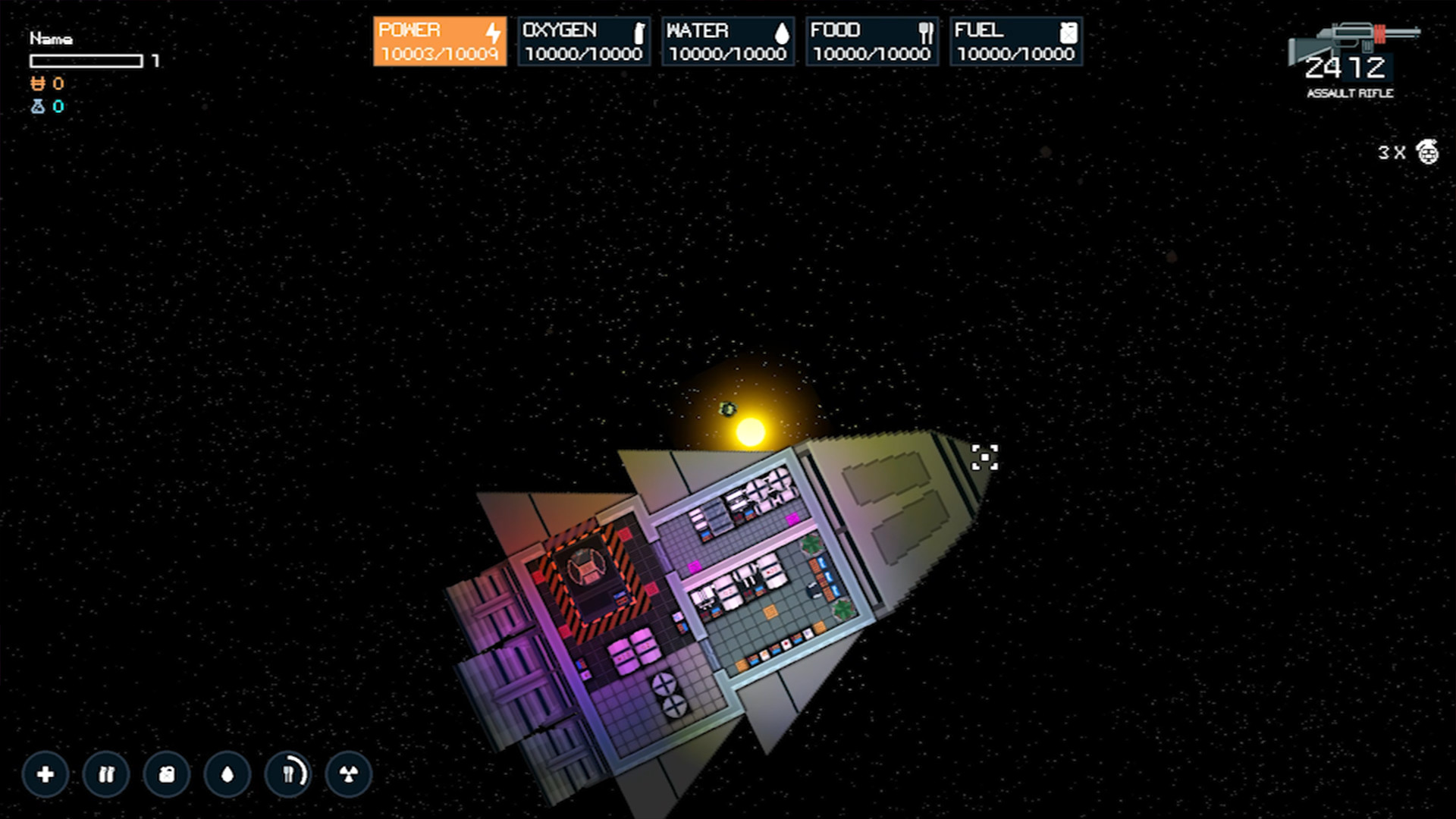This screenshot has height=819, width=1456.
Task: Toggle the FUEL resource display
Action: coord(1015,42)
